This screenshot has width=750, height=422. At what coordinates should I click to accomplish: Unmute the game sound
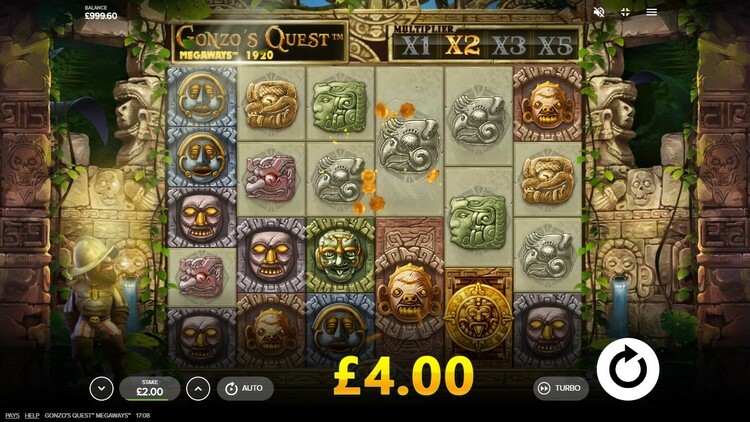point(599,12)
